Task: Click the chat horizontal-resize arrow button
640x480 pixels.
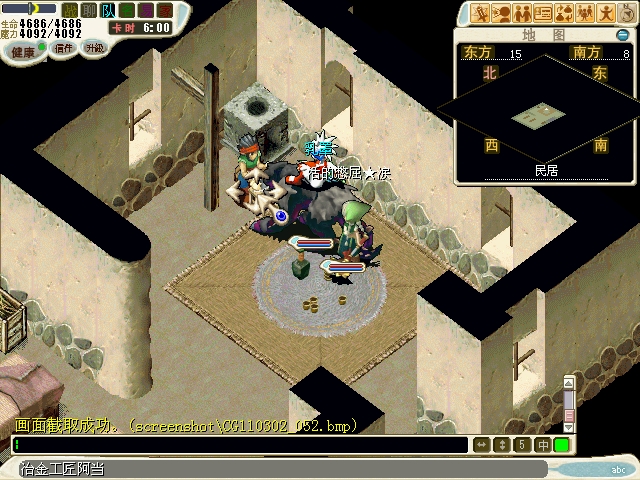Action: point(482,445)
